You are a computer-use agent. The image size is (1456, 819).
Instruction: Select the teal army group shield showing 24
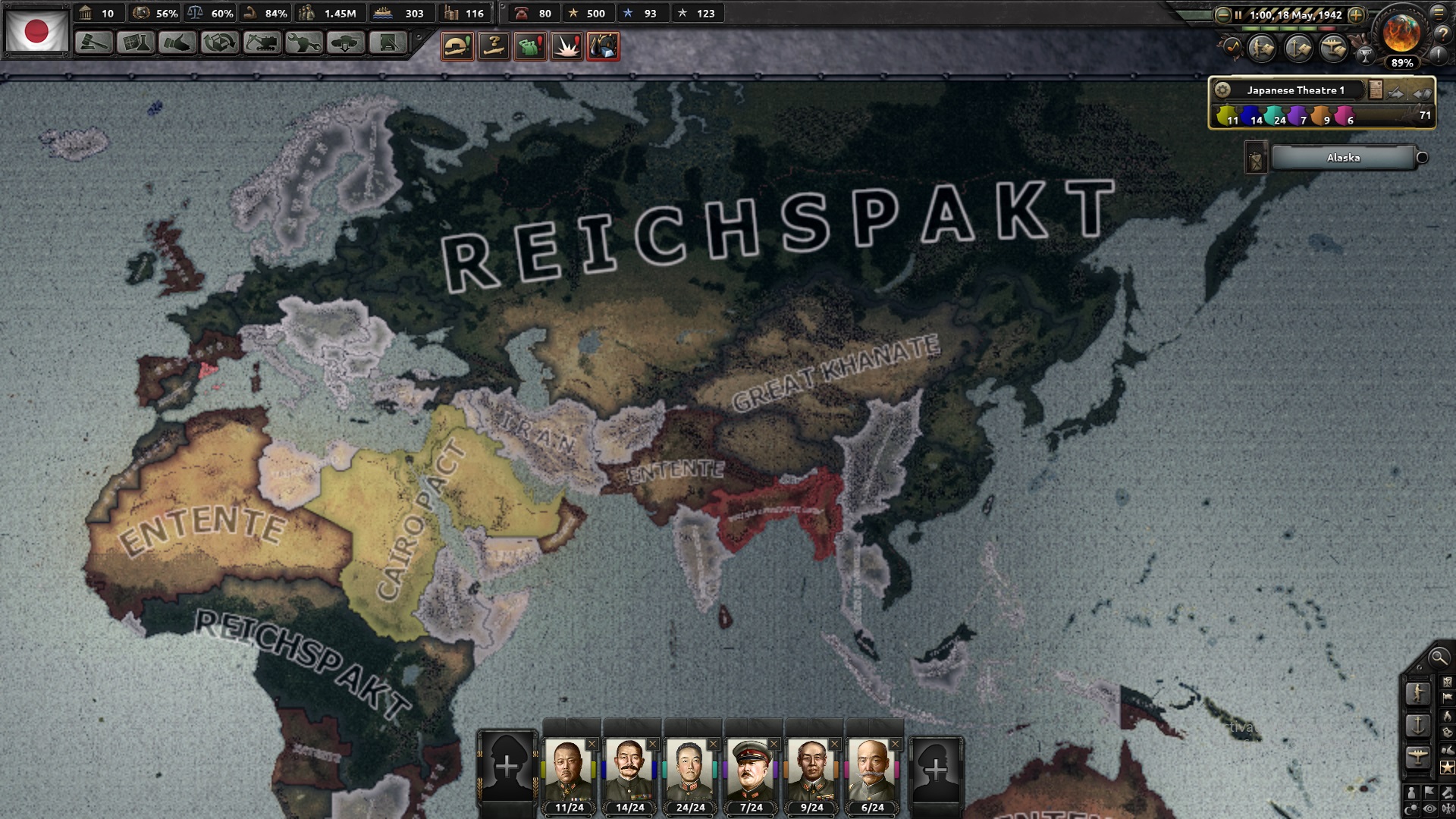[x=1275, y=115]
